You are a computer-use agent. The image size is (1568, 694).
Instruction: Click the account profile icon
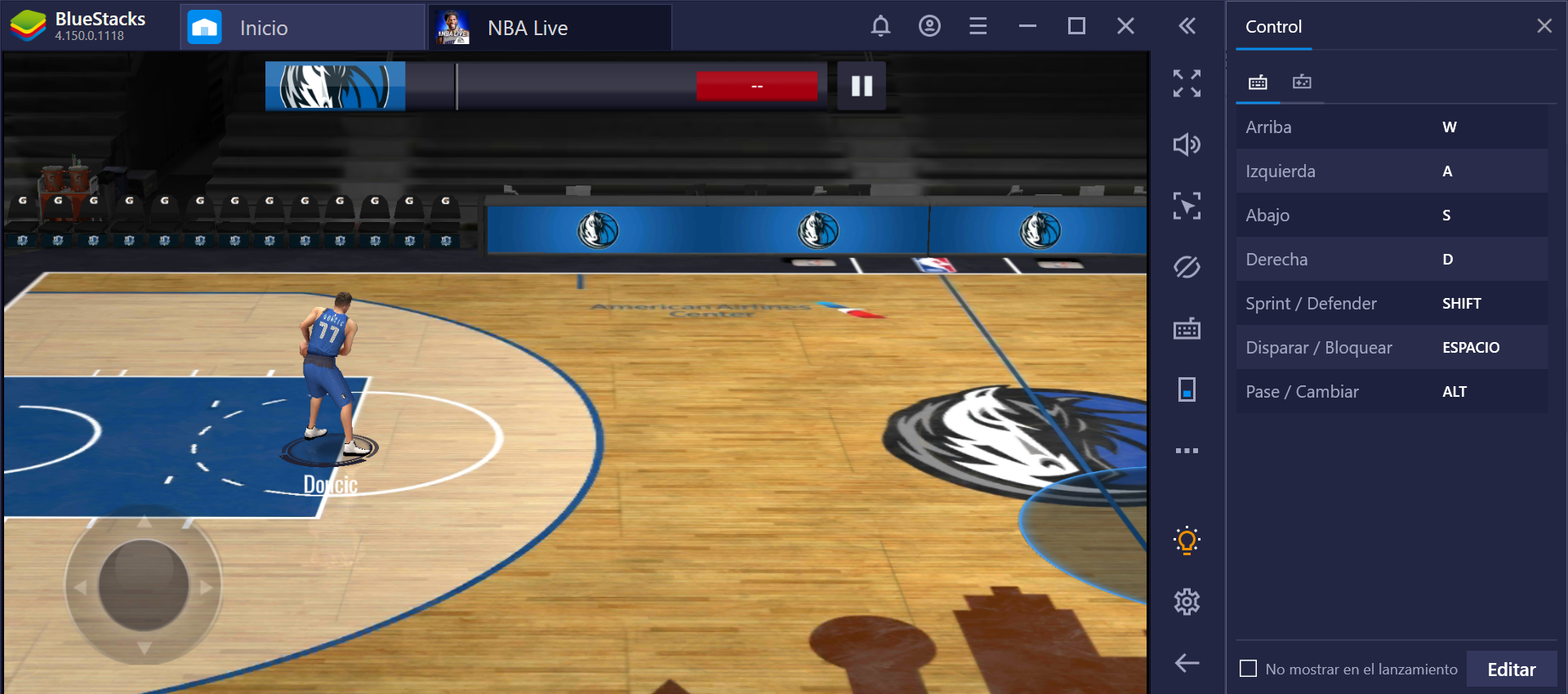929,25
